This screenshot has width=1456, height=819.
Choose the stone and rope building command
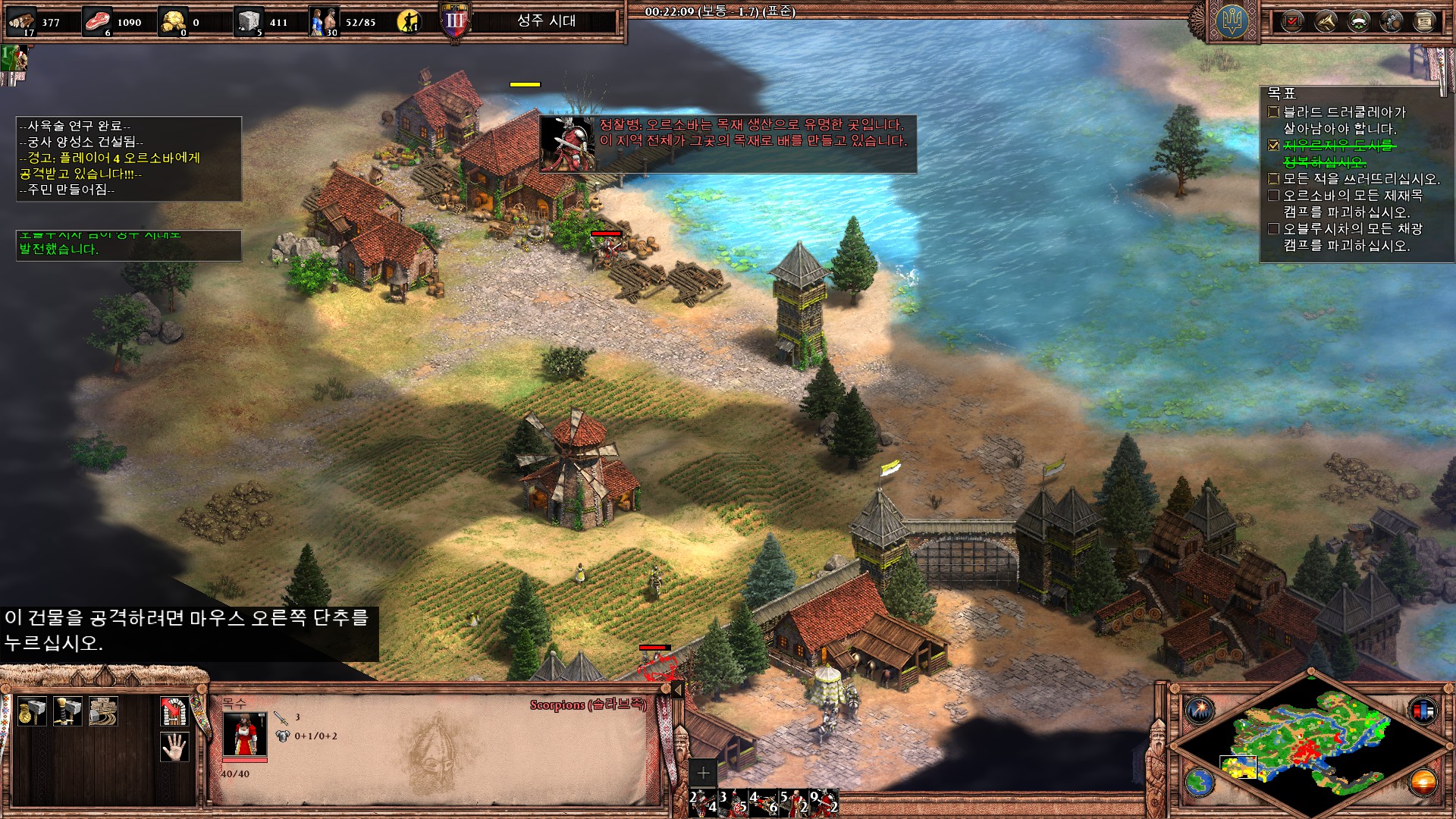103,711
